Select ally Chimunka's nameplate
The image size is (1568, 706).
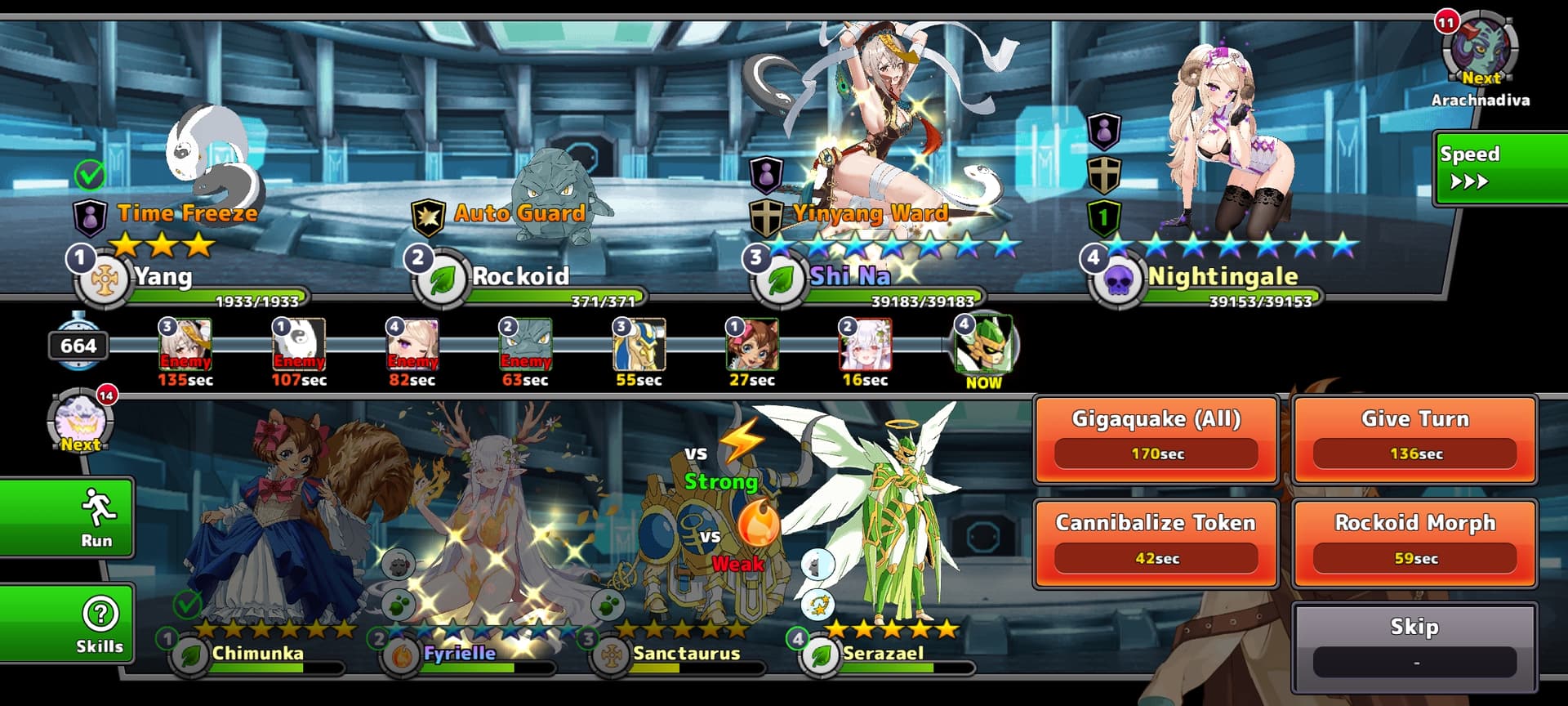coord(256,654)
